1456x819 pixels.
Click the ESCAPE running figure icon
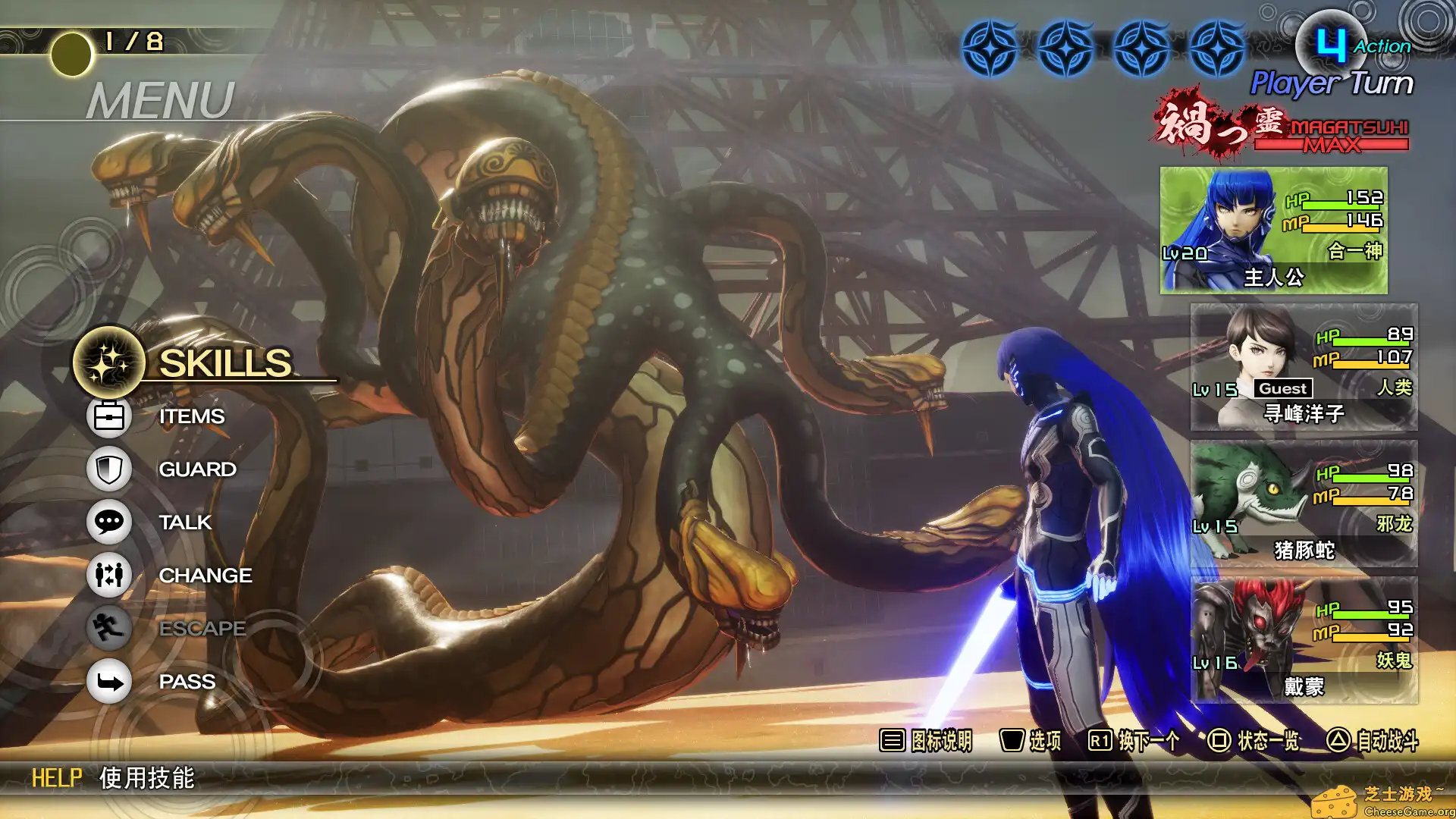108,628
